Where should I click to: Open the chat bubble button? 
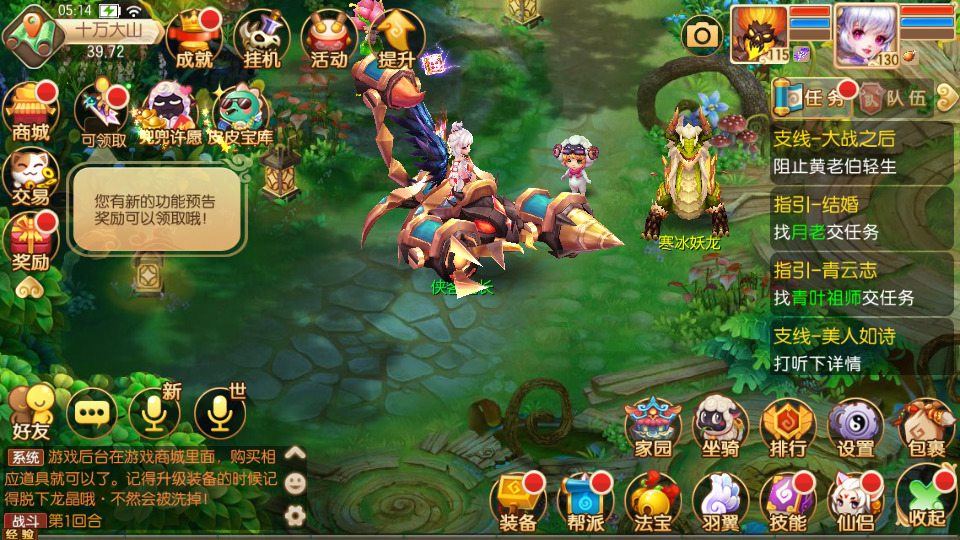92,412
